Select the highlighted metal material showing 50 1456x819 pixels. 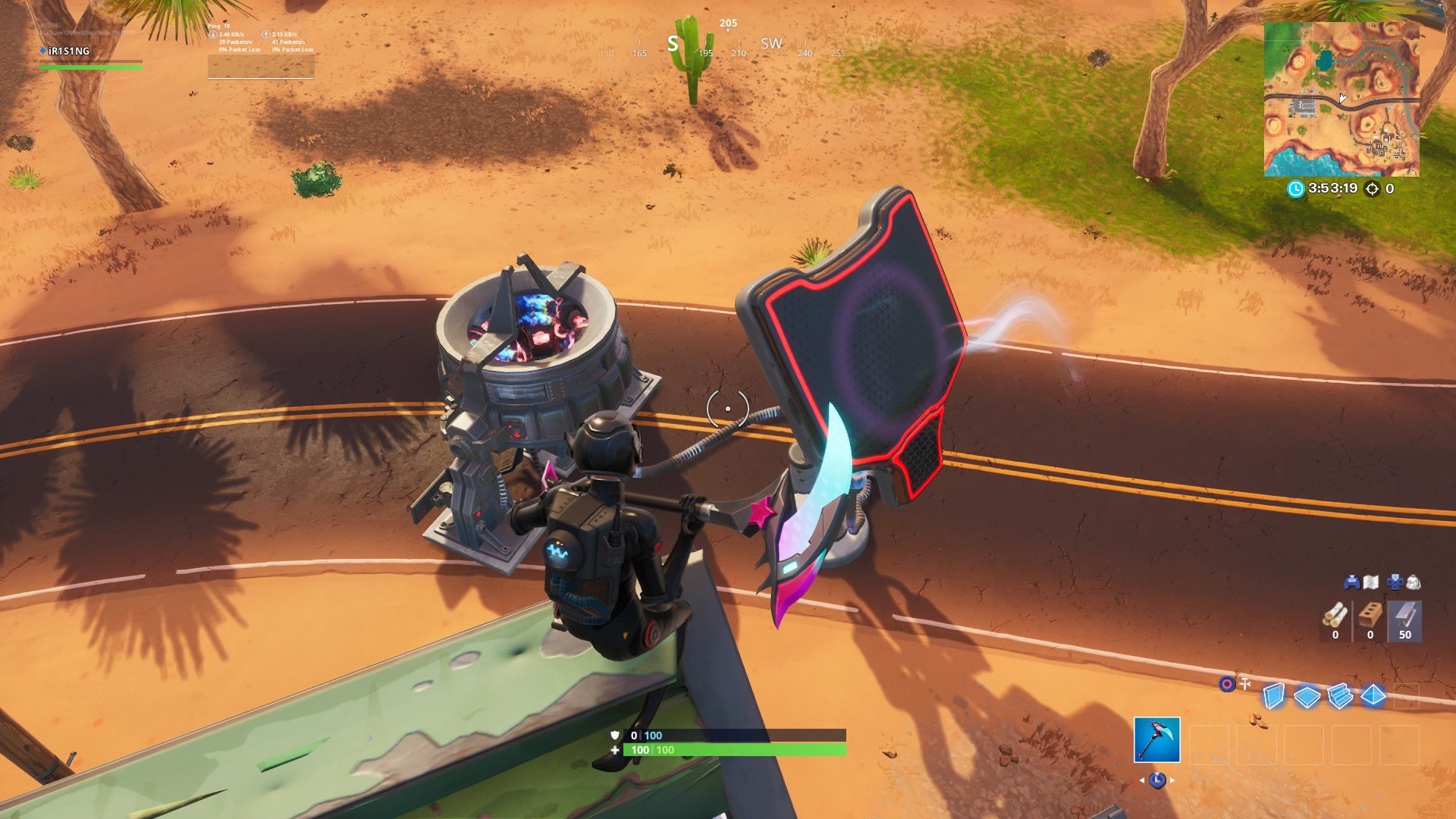(x=1405, y=620)
